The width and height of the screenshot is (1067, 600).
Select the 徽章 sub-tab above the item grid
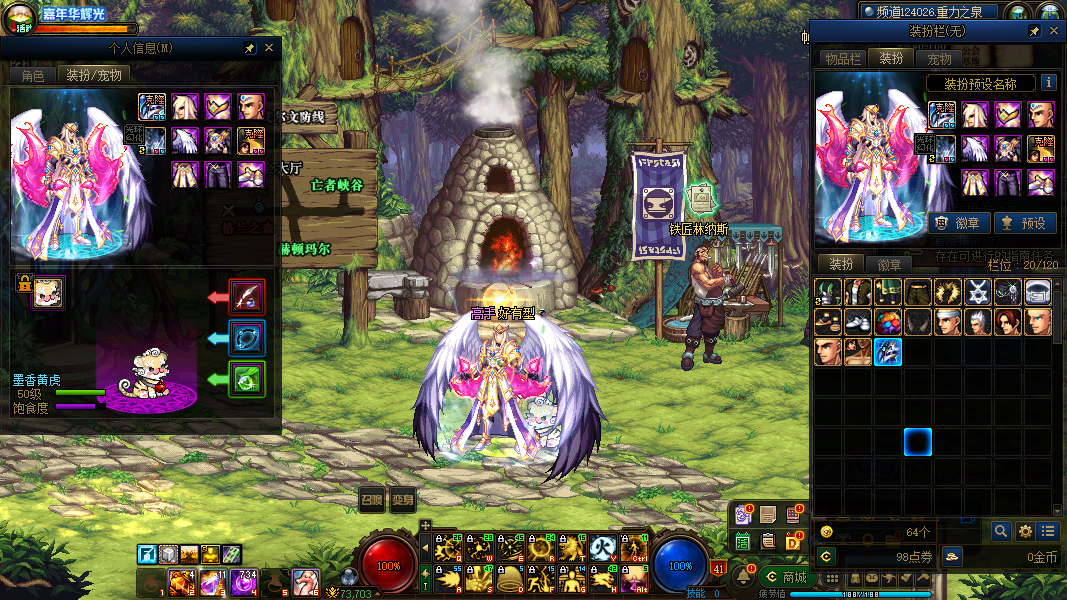(x=889, y=264)
